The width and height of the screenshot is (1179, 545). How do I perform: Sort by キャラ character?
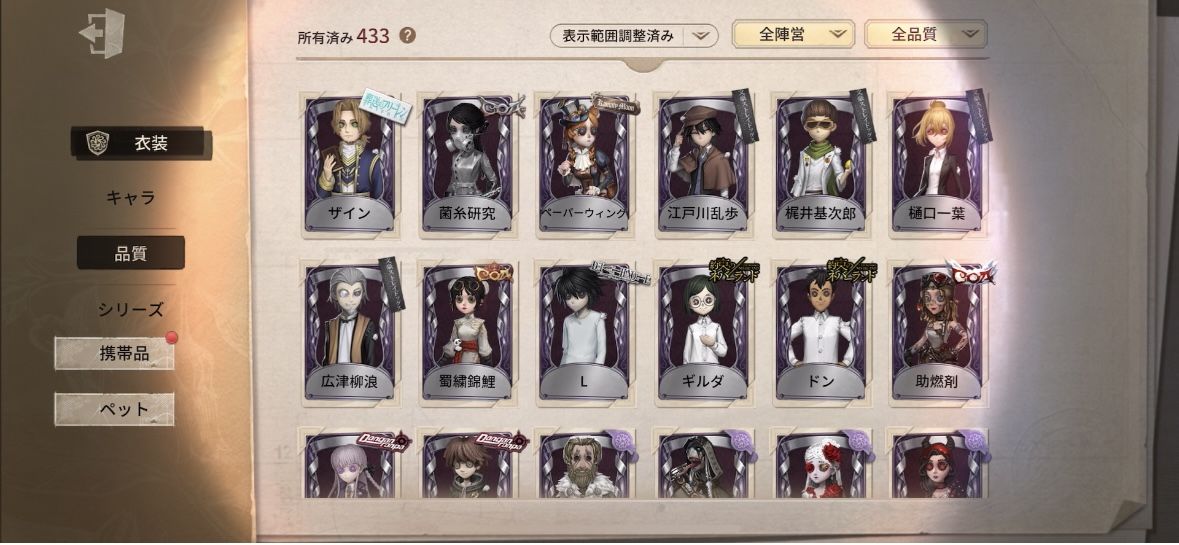[x=131, y=197]
